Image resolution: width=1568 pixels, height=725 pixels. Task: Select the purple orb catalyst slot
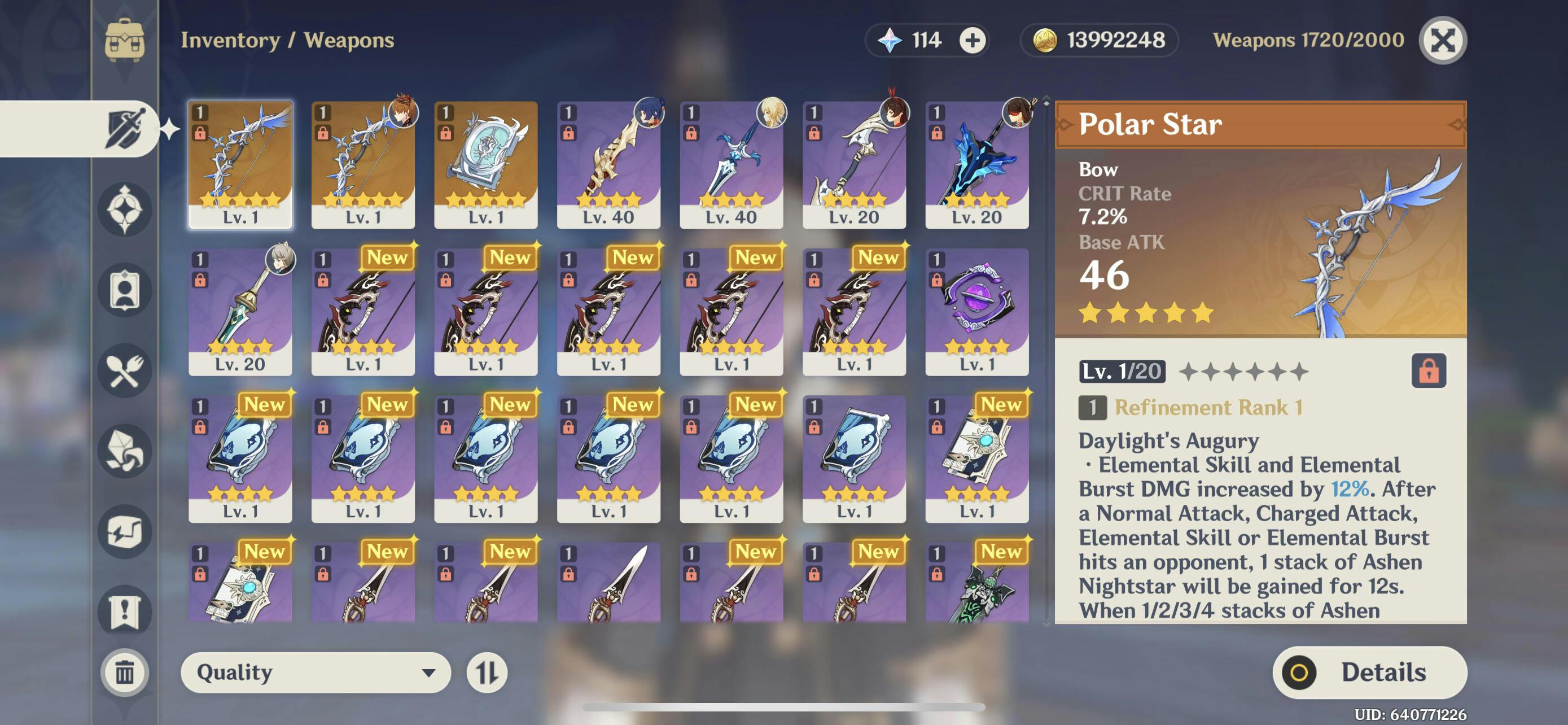click(x=976, y=311)
